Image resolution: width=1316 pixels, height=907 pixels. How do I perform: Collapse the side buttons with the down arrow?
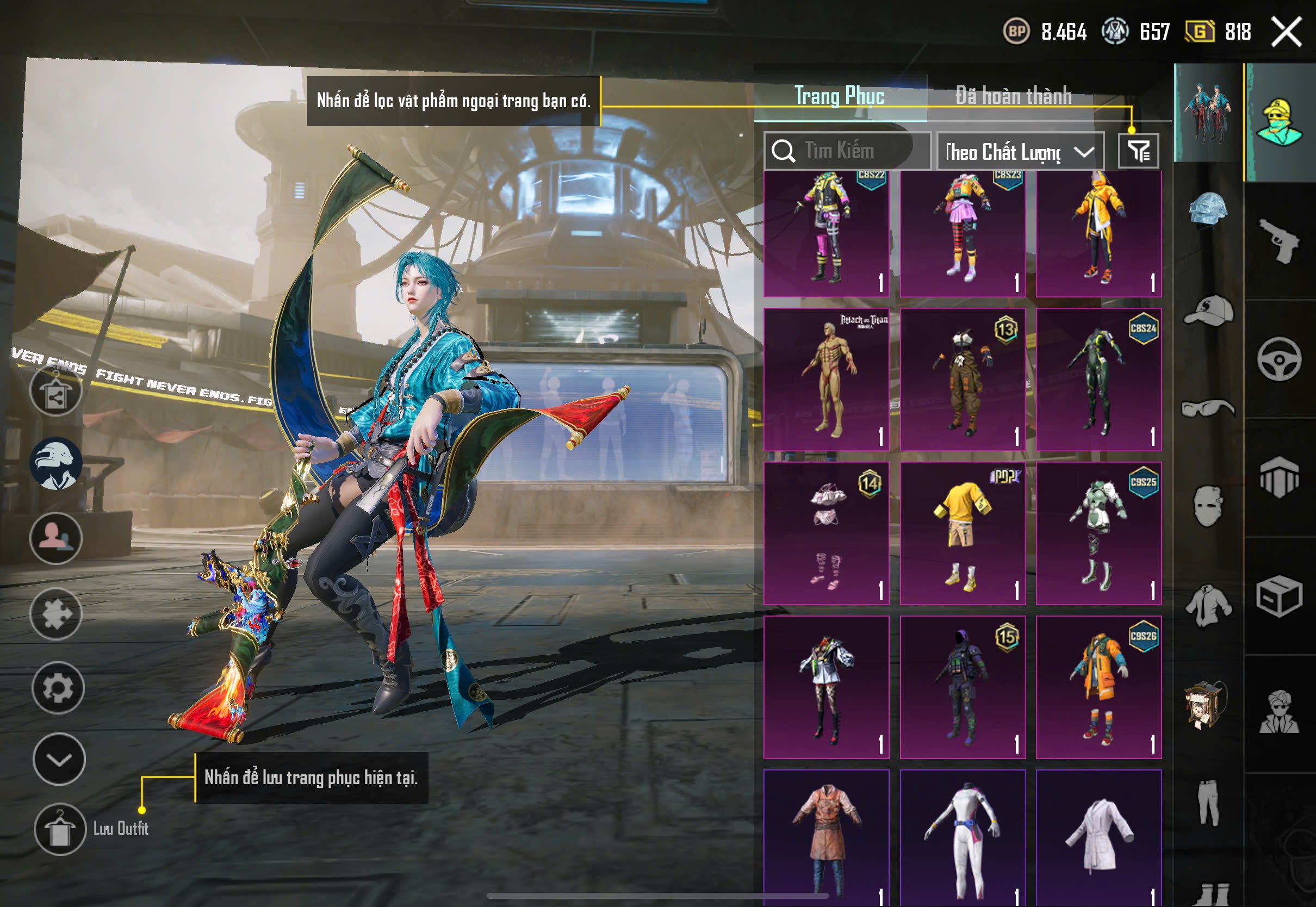coord(59,759)
